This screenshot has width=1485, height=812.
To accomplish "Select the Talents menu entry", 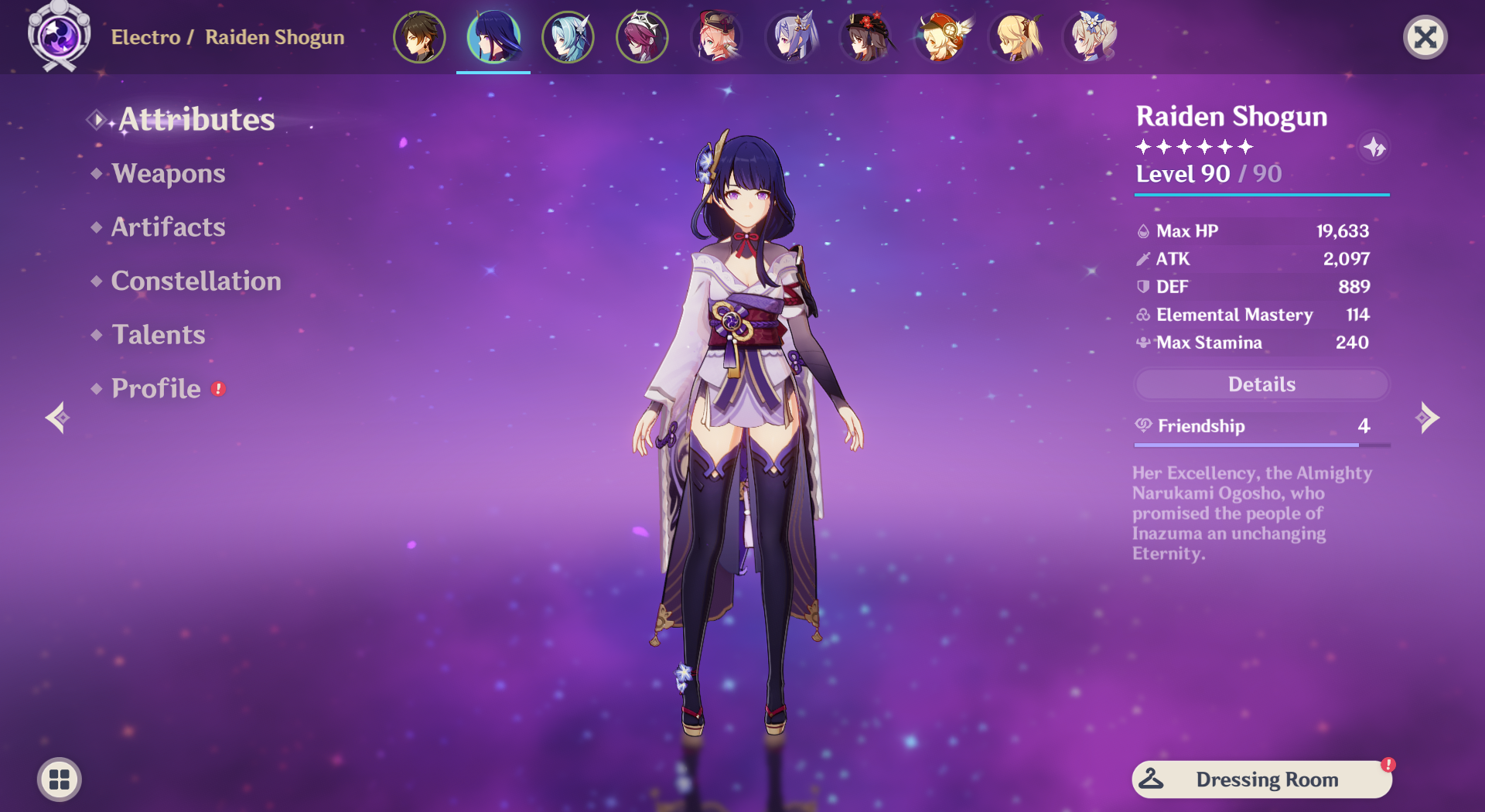I will [158, 335].
